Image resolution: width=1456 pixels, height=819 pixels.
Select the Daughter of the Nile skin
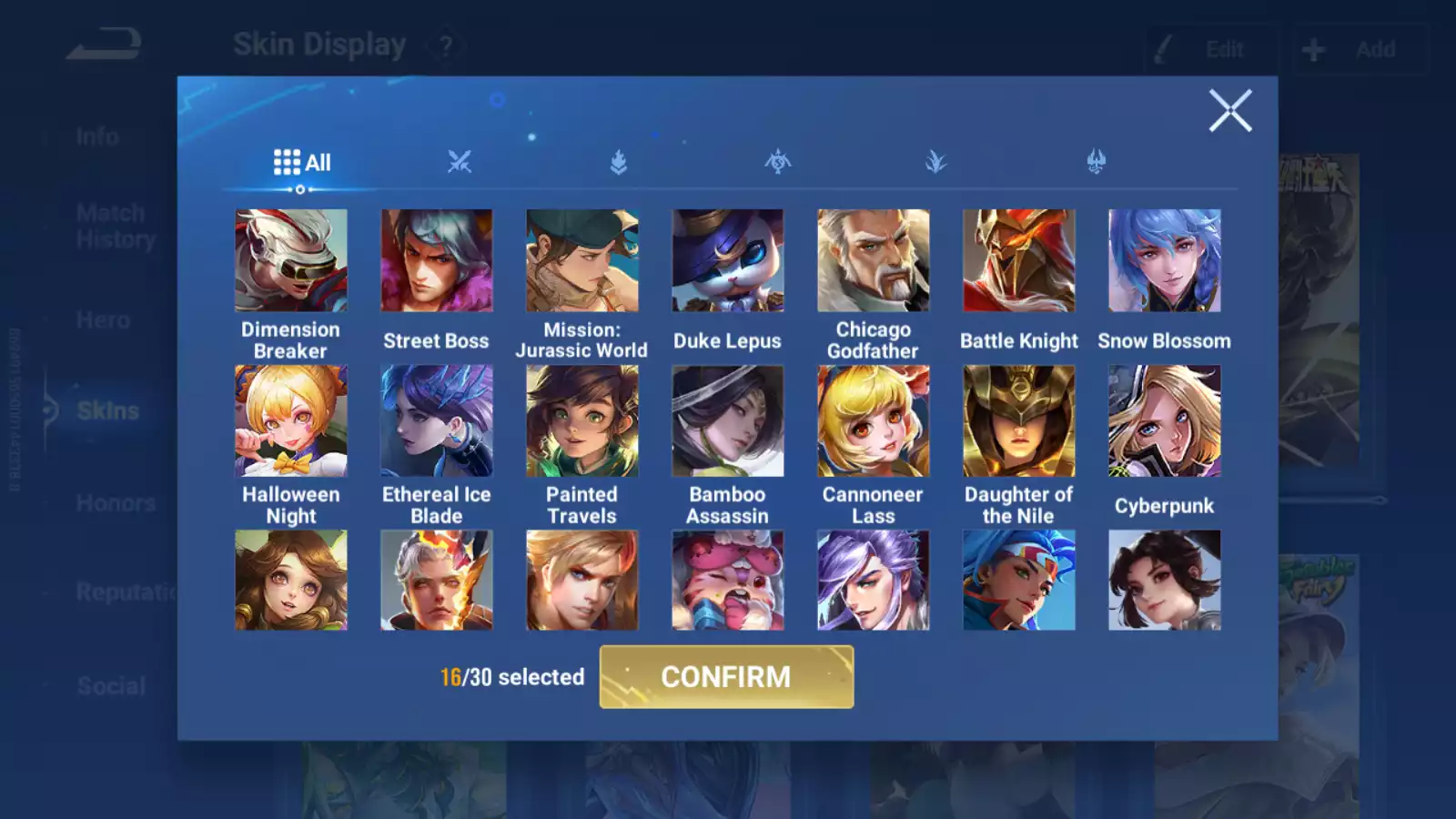point(1019,421)
